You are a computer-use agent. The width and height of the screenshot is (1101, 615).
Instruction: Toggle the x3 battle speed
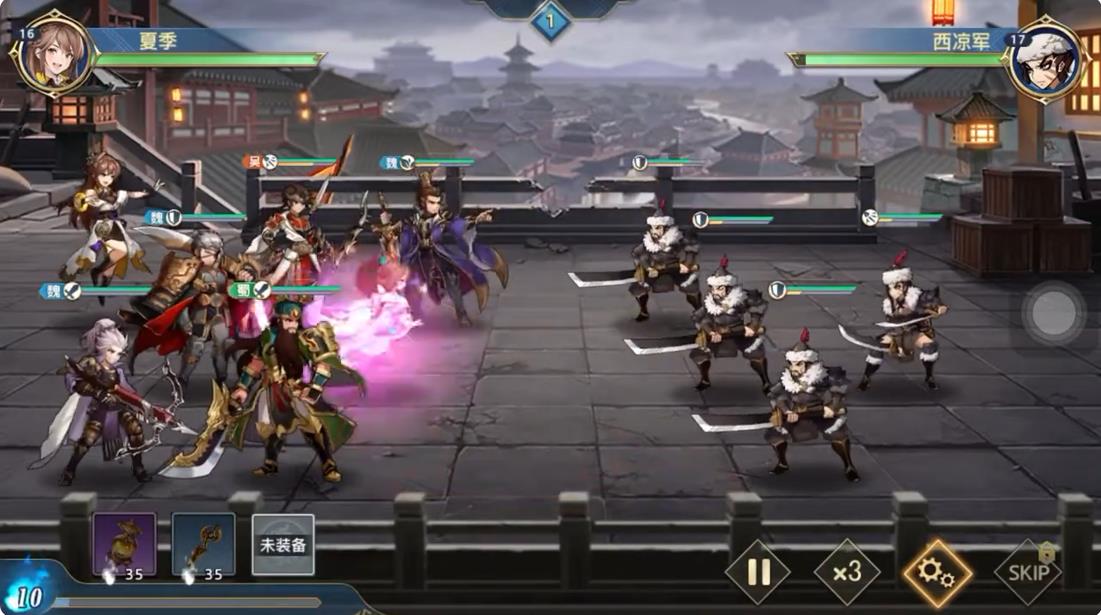847,573
